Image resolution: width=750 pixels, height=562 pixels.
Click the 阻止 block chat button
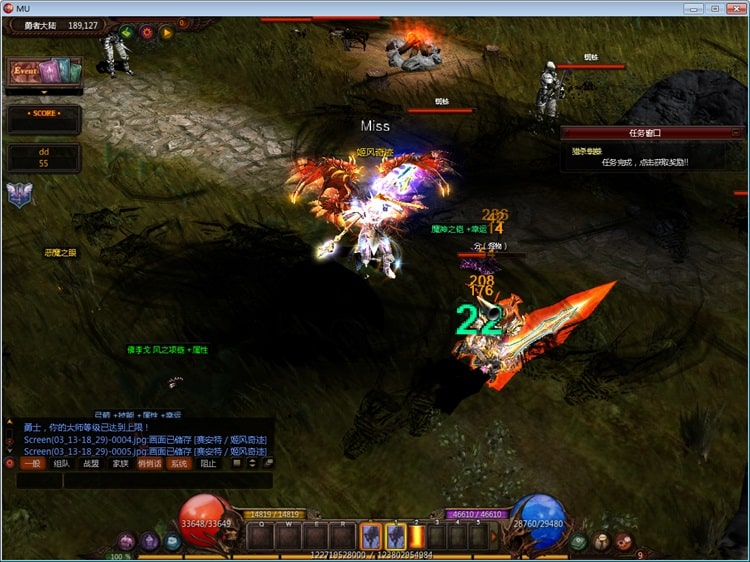click(208, 464)
